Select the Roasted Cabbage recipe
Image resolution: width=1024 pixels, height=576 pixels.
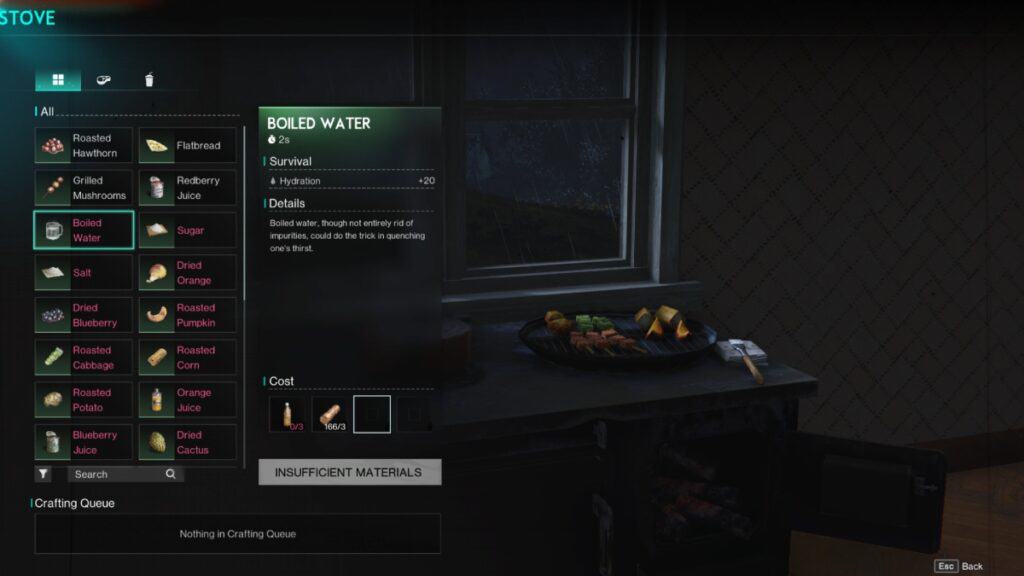pos(84,358)
